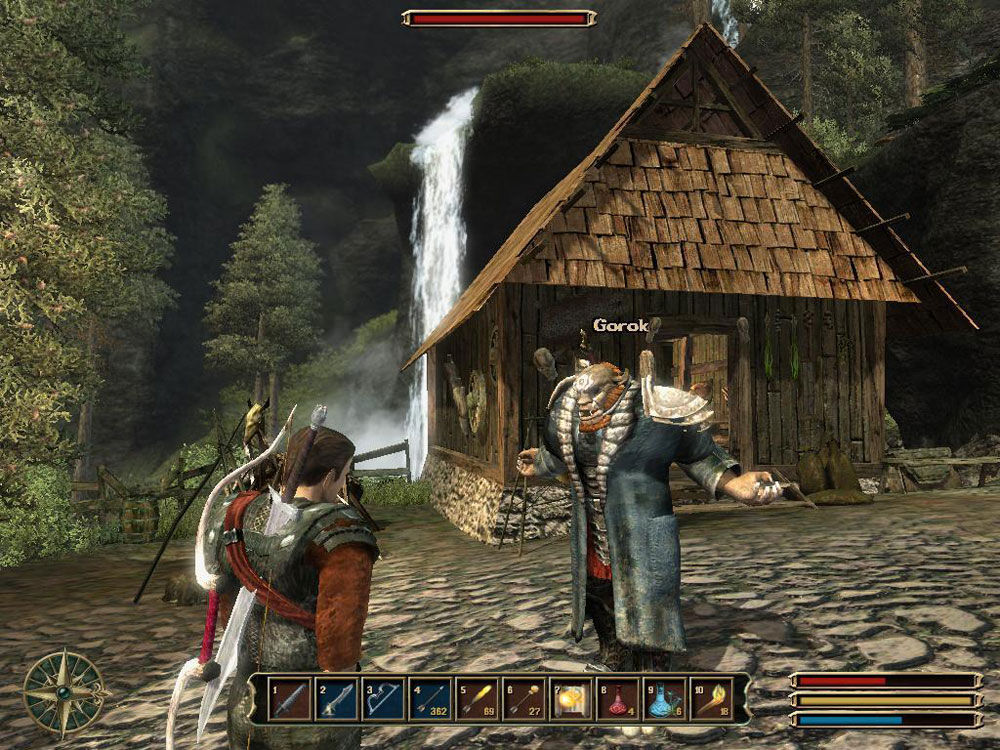Select the sword in hotbar slot 1
1000x750 pixels.
tap(290, 699)
